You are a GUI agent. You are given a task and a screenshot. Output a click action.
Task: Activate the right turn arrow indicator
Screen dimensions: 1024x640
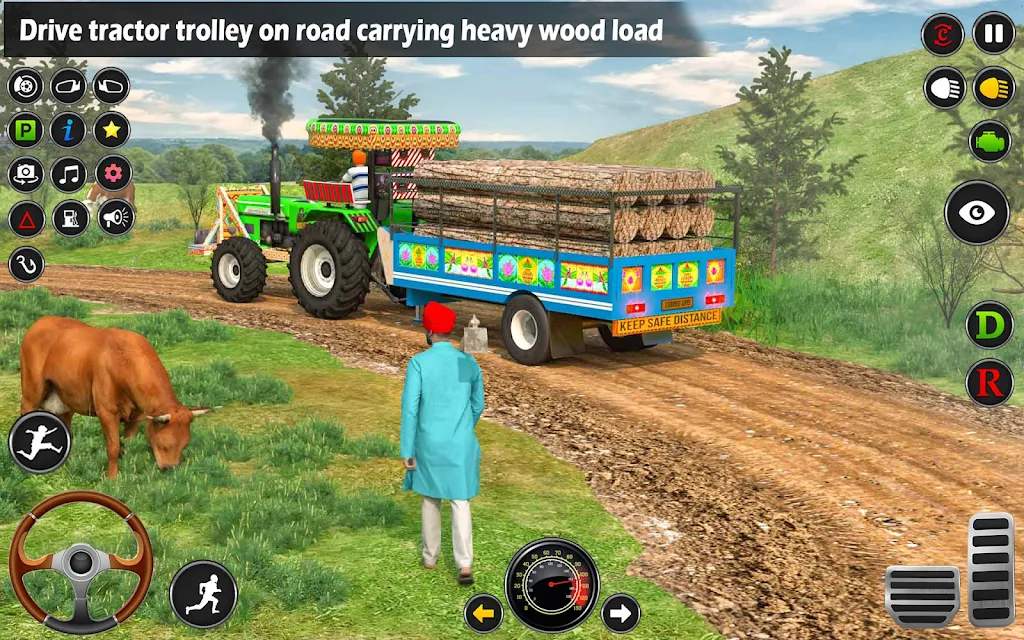point(620,612)
